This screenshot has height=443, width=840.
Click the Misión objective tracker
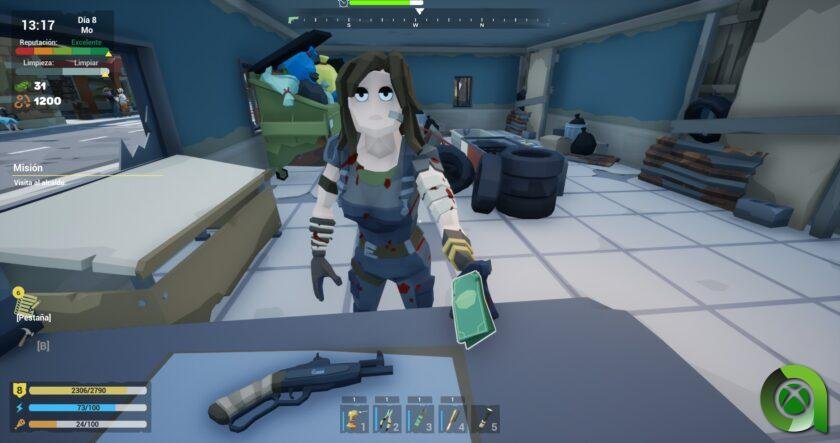point(40,175)
